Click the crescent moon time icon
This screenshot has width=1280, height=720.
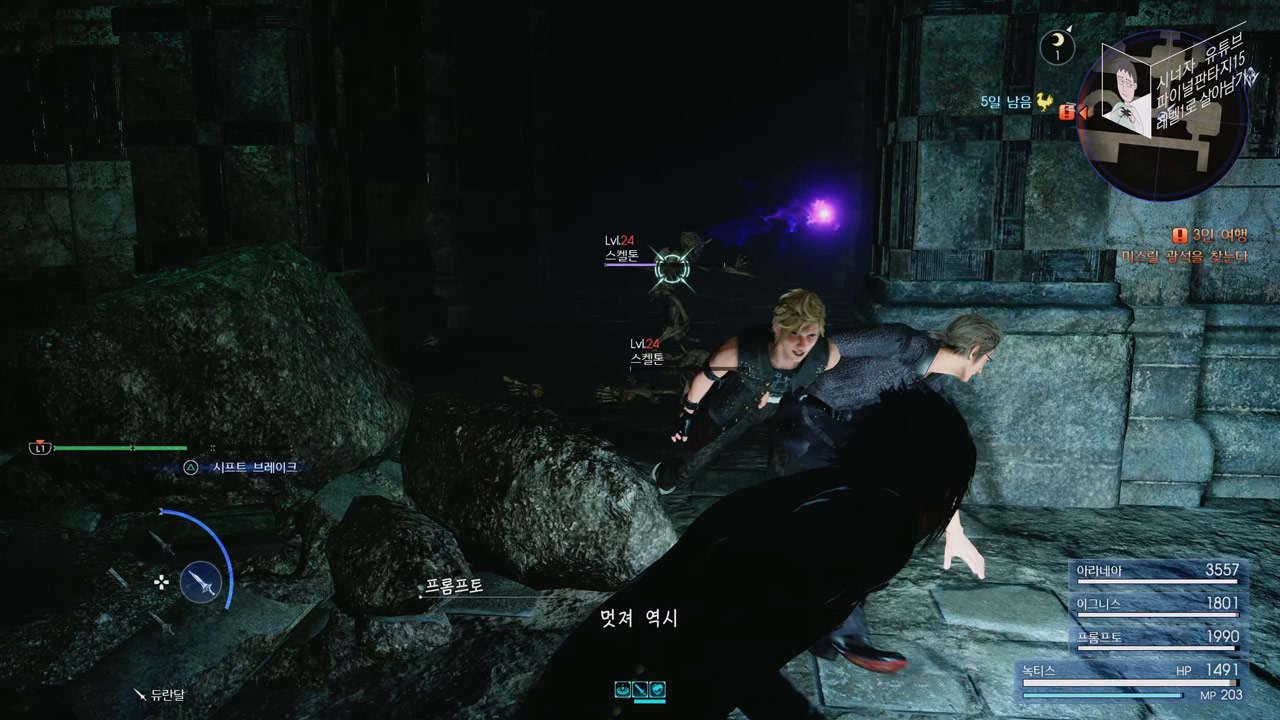point(1056,45)
